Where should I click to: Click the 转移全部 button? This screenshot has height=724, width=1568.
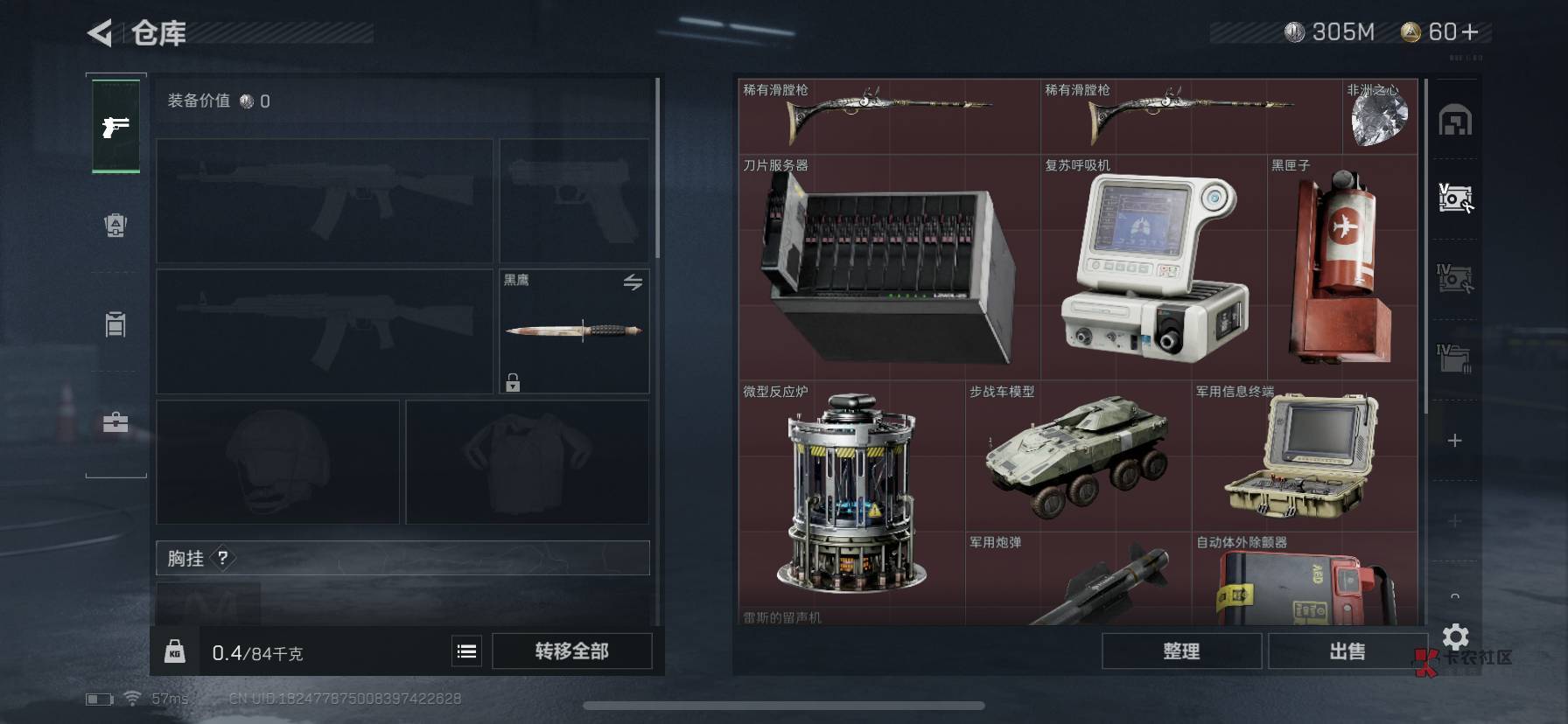tap(571, 651)
